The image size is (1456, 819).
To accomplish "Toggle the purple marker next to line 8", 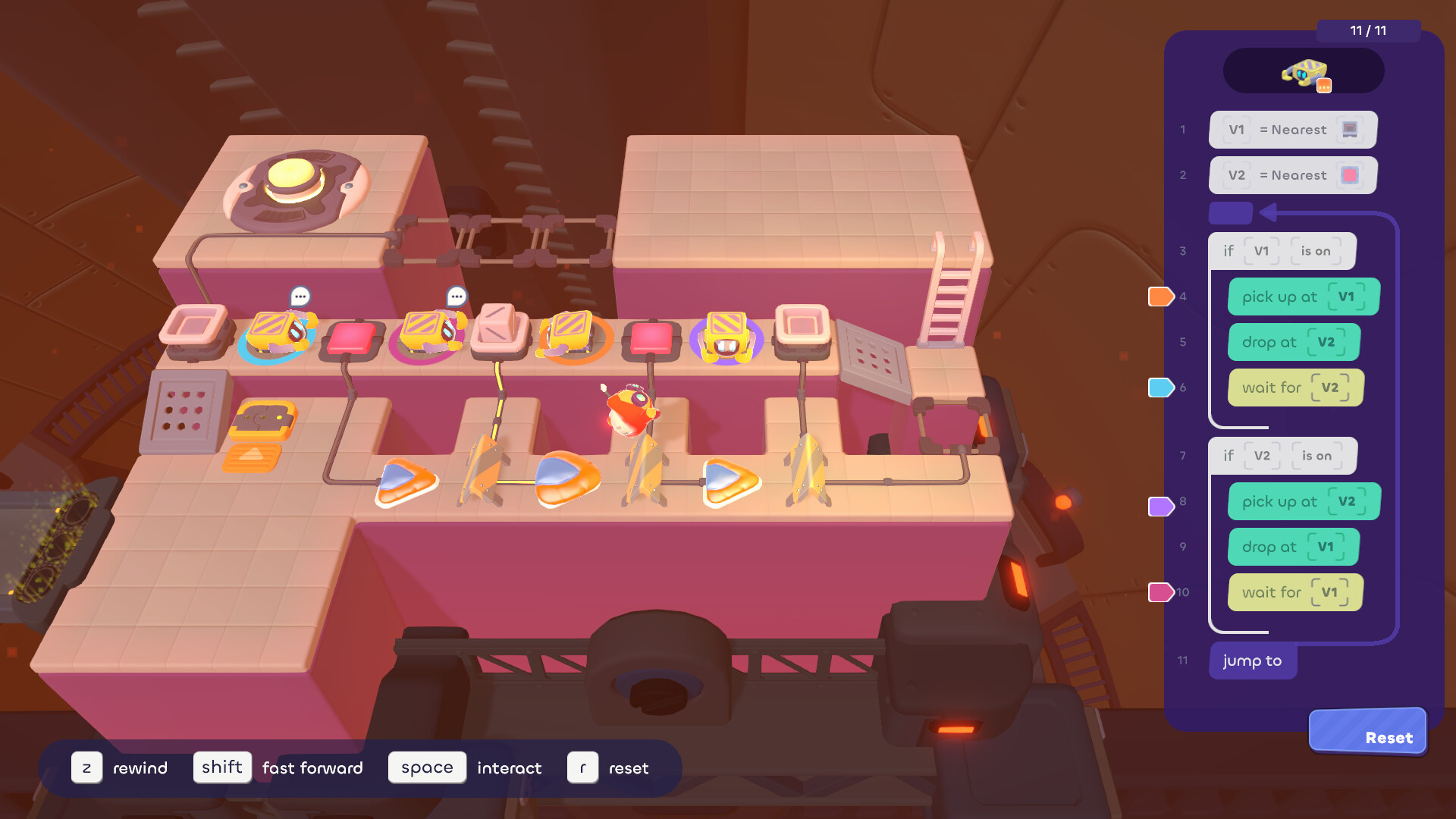I will tap(1161, 506).
